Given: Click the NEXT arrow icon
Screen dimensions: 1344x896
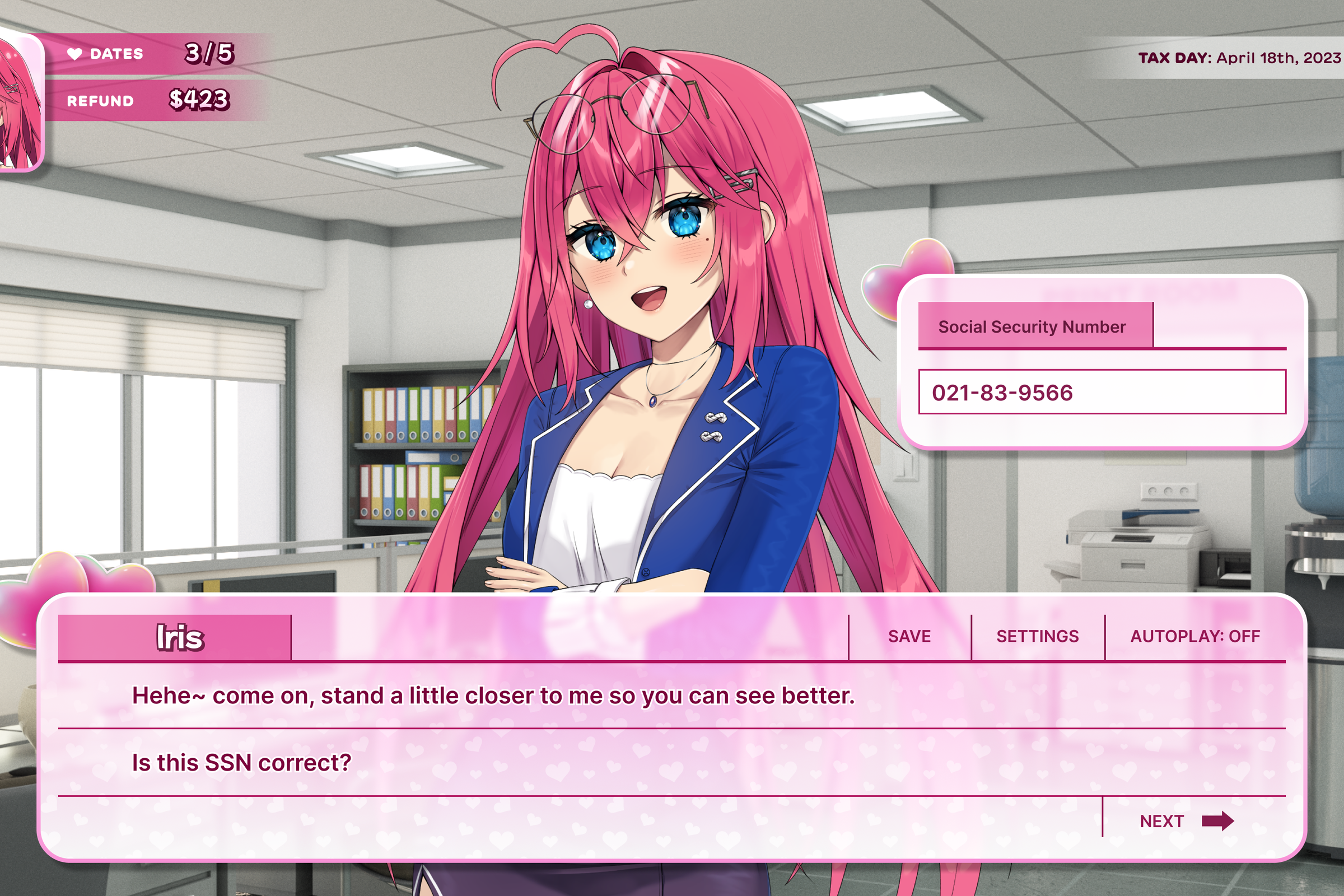Looking at the screenshot, I should 1217,821.
